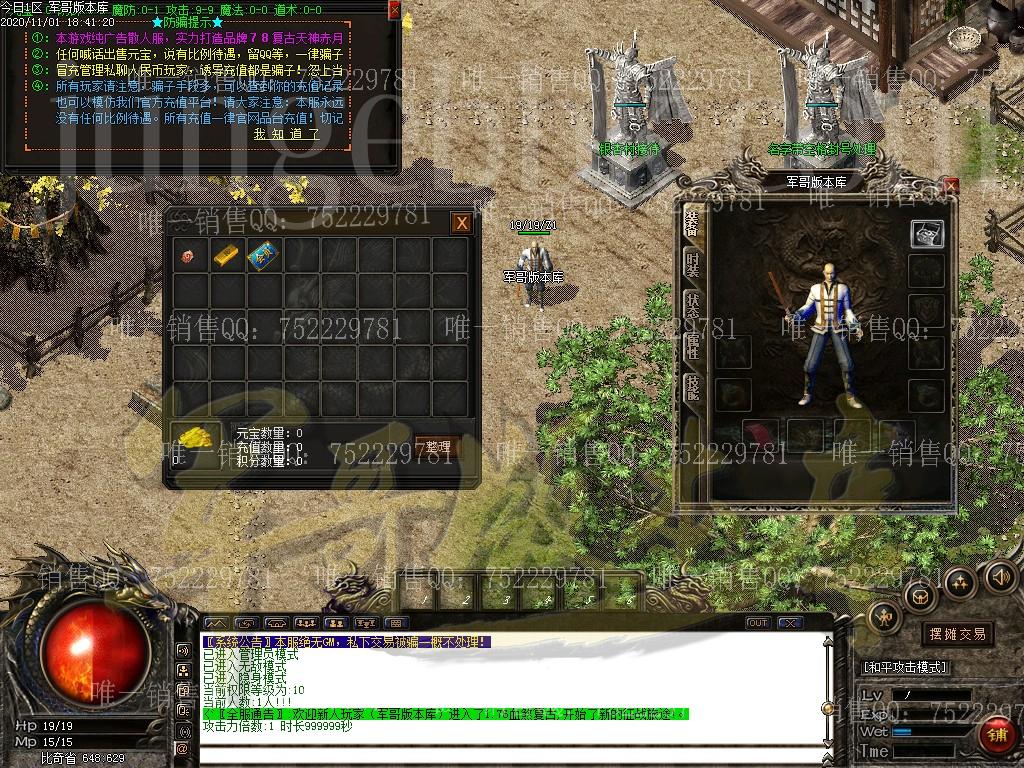Switch to the 时装 fashion tab
1024x768 pixels.
pos(692,264)
